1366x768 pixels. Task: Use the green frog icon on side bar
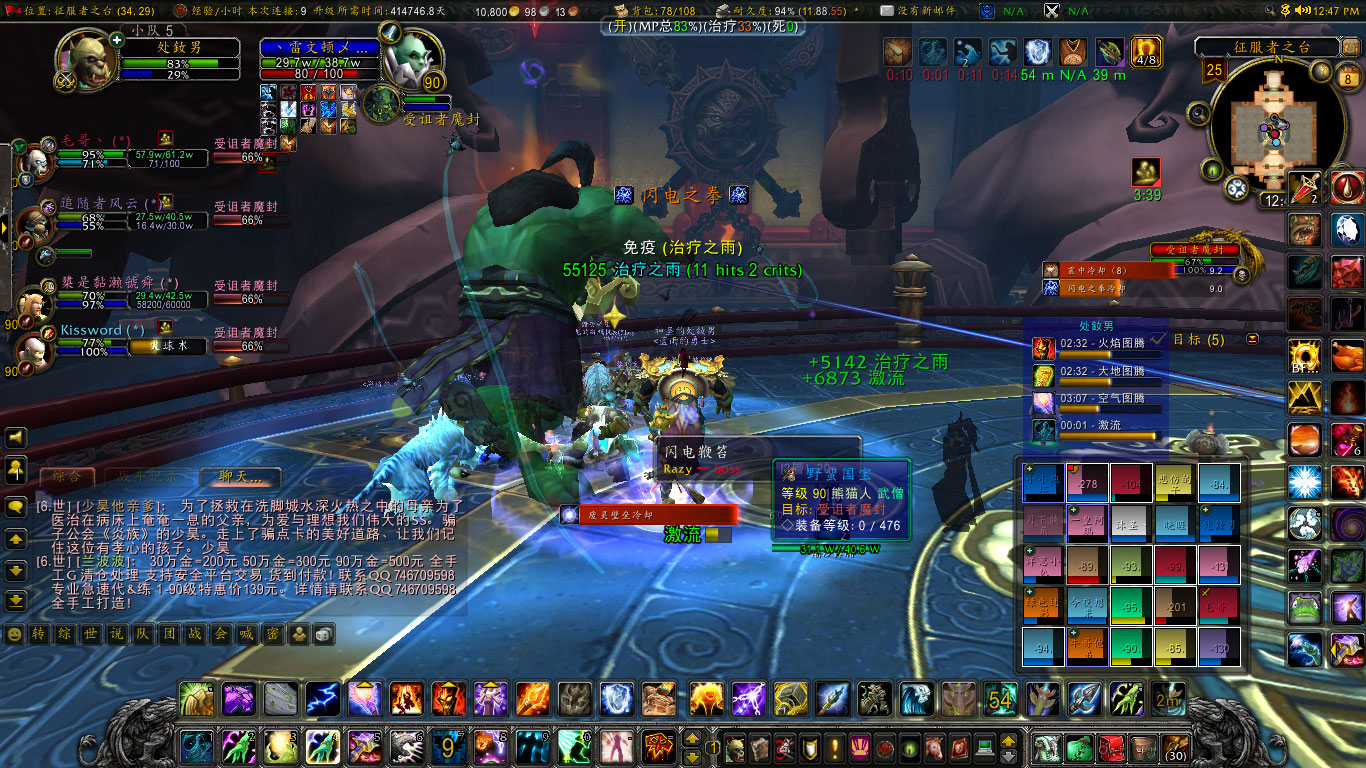(1305, 607)
